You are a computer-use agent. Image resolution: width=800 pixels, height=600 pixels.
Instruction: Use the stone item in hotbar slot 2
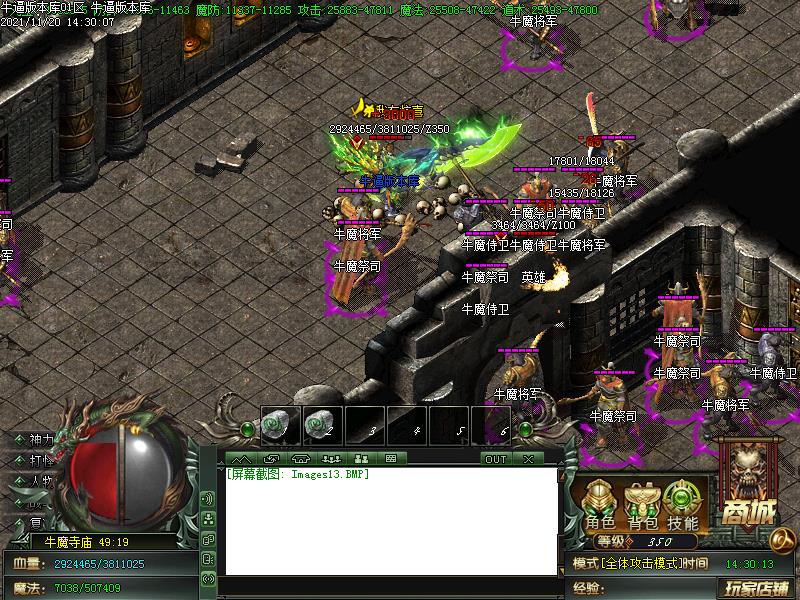[x=319, y=425]
